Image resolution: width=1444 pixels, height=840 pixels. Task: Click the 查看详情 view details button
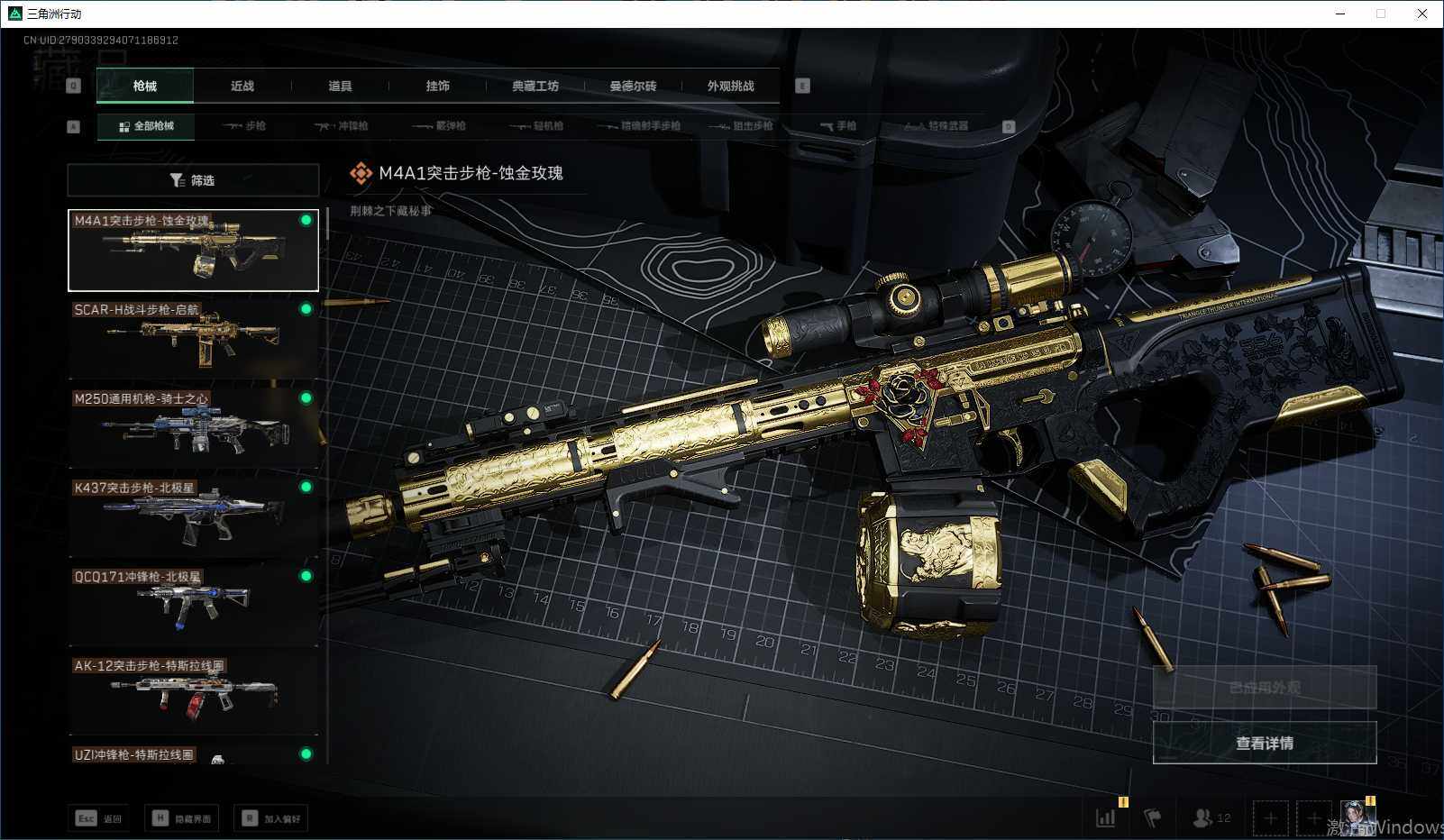(x=1264, y=743)
